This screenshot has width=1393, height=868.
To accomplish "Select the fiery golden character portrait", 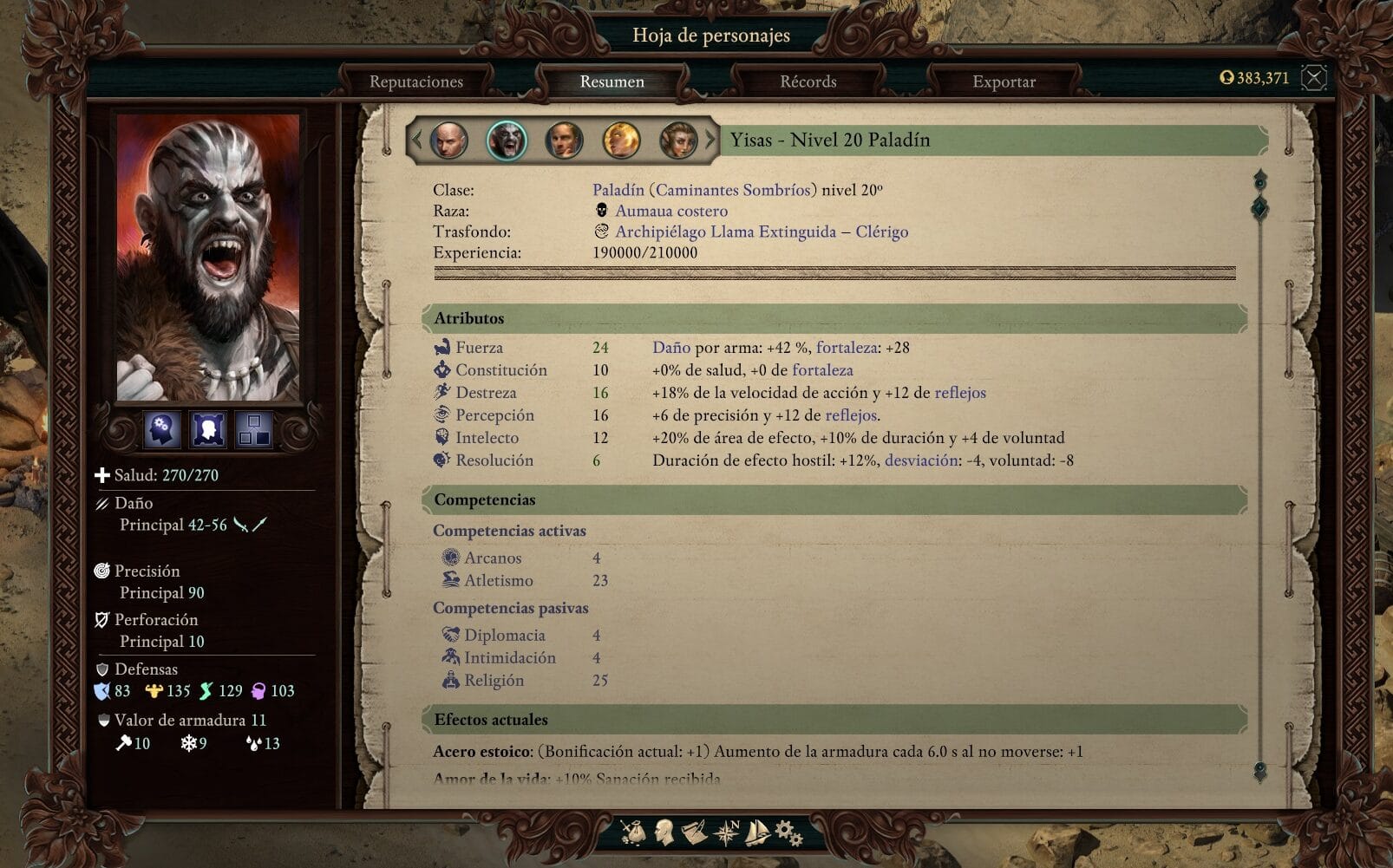I will click(621, 140).
